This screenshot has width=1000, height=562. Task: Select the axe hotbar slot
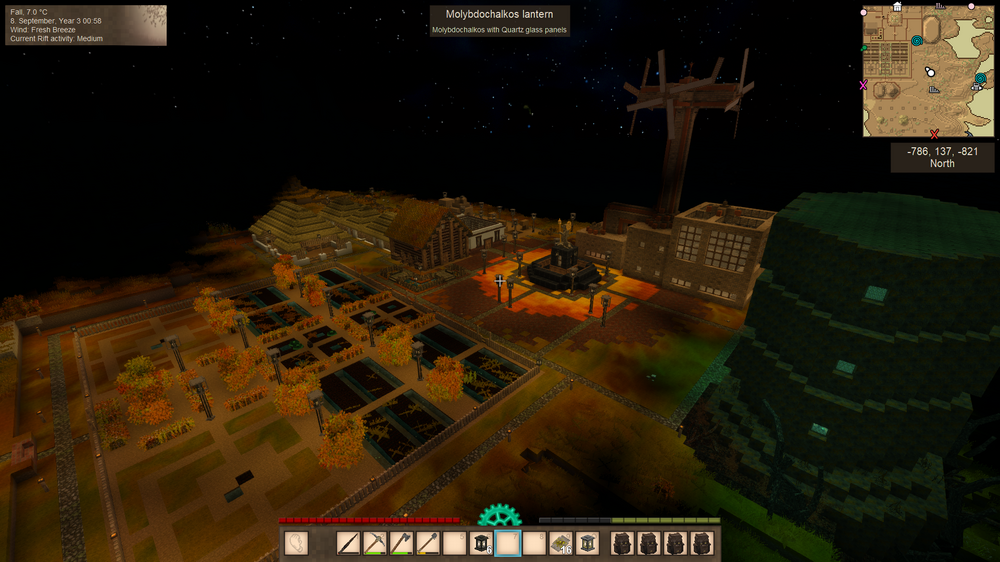[x=401, y=543]
